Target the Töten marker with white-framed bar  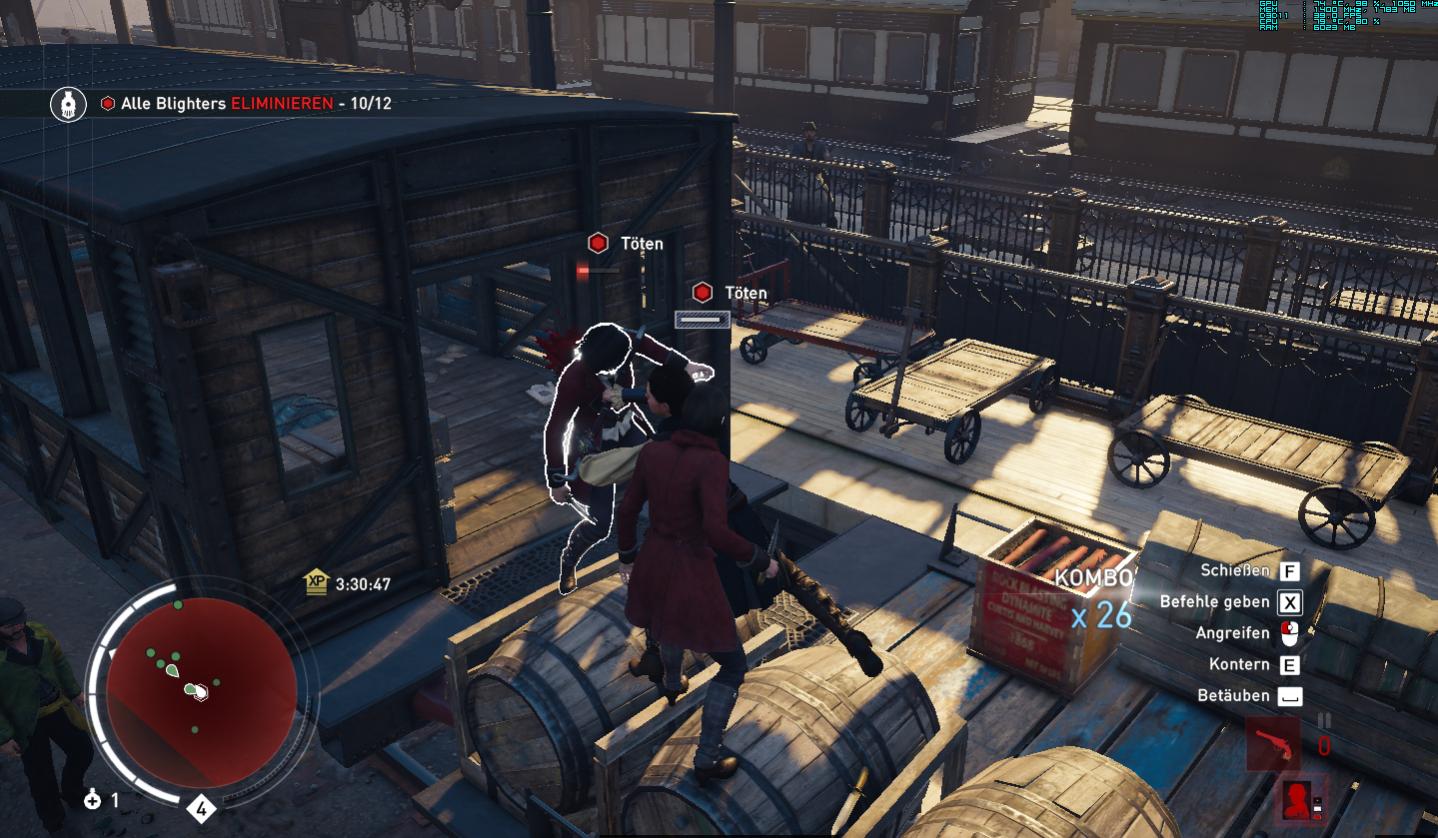(702, 293)
